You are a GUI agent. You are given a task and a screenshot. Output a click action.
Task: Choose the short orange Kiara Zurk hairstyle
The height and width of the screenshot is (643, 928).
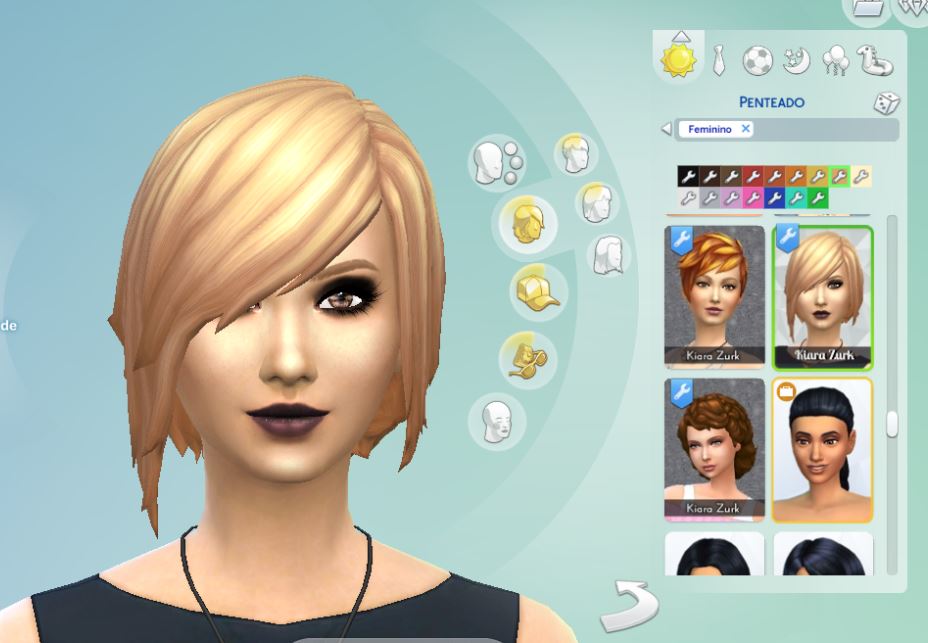click(x=714, y=297)
